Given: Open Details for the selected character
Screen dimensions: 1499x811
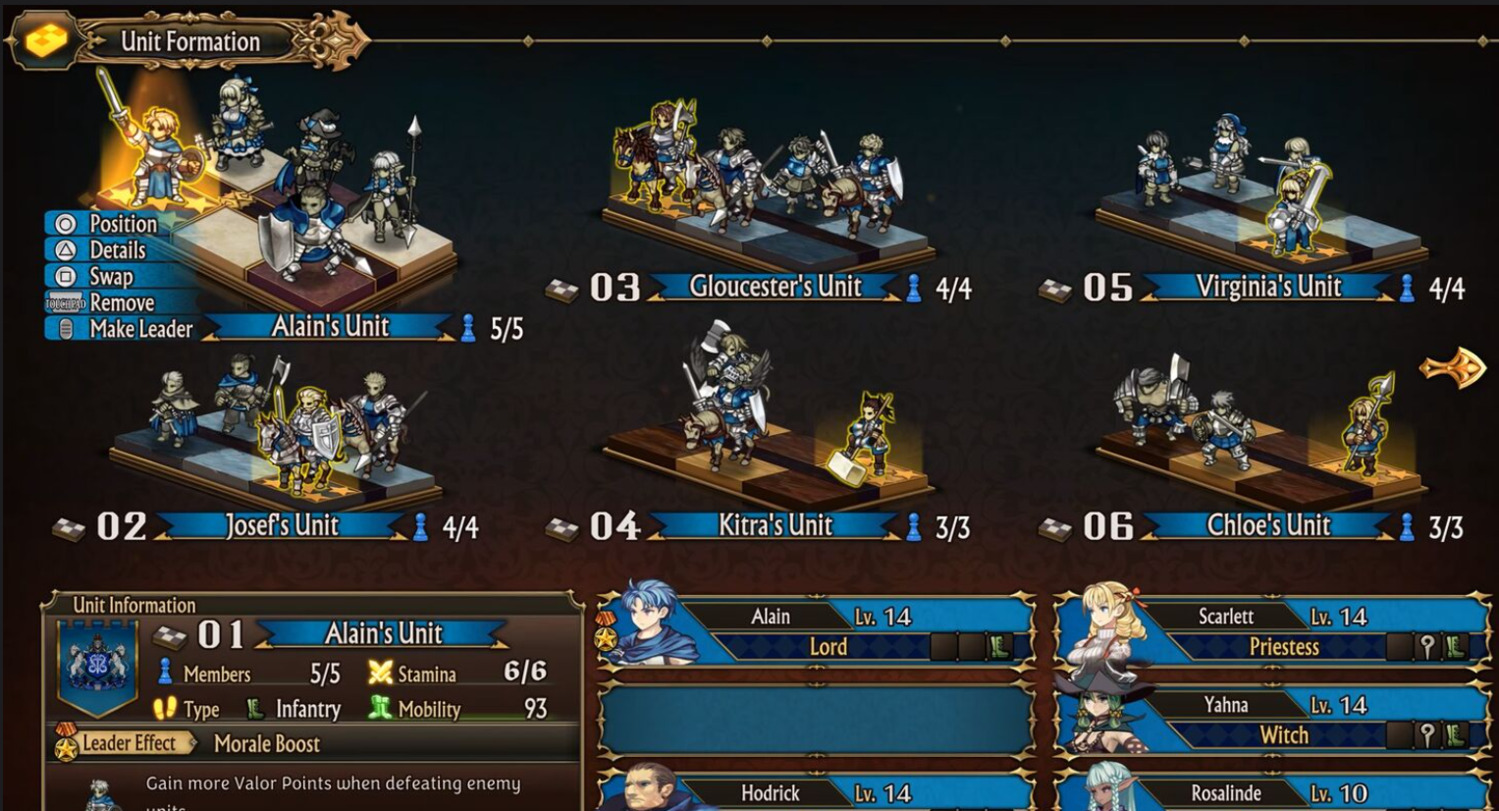Looking at the screenshot, I should point(117,250).
